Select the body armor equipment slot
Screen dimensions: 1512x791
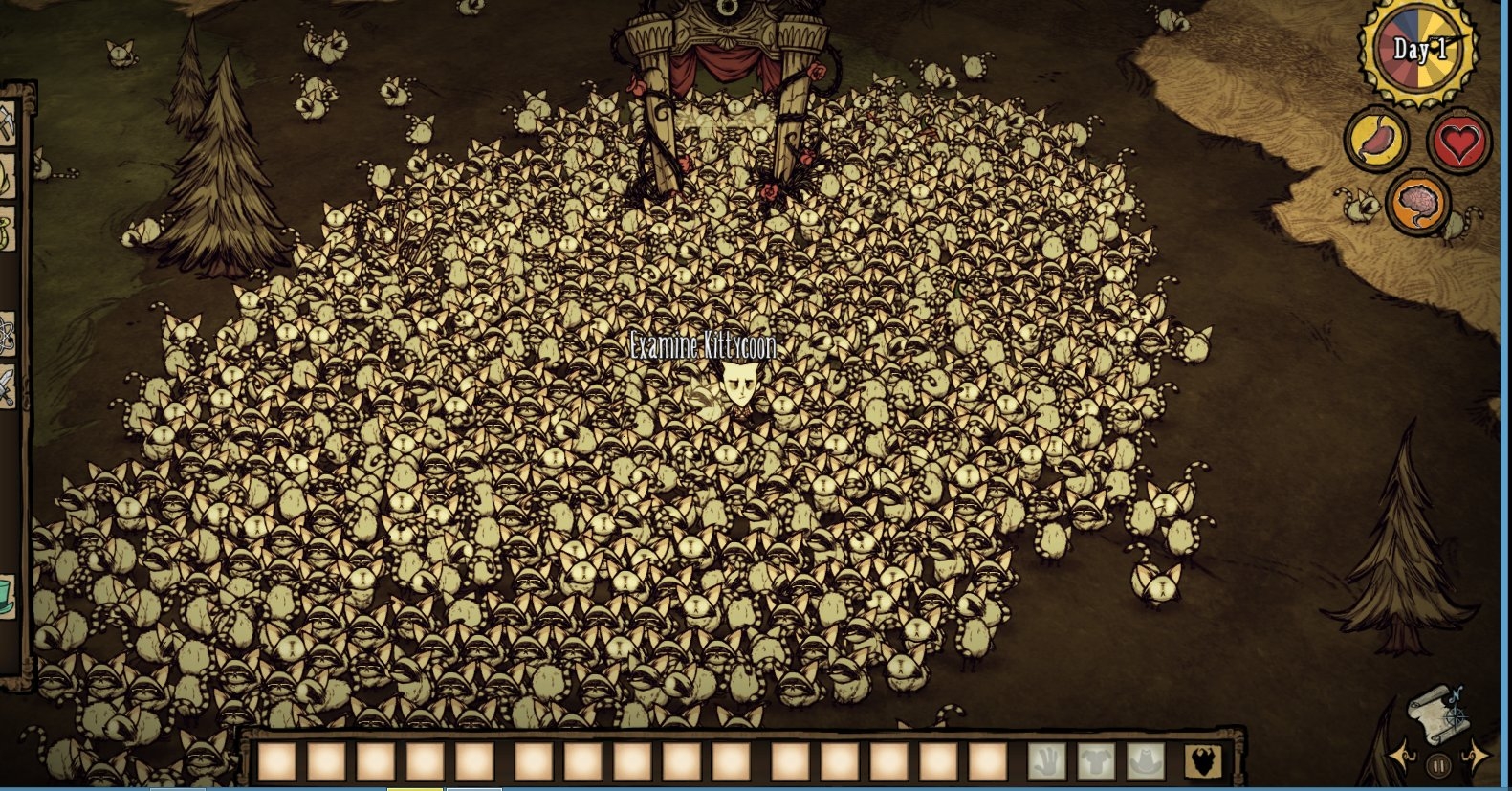click(x=1096, y=762)
